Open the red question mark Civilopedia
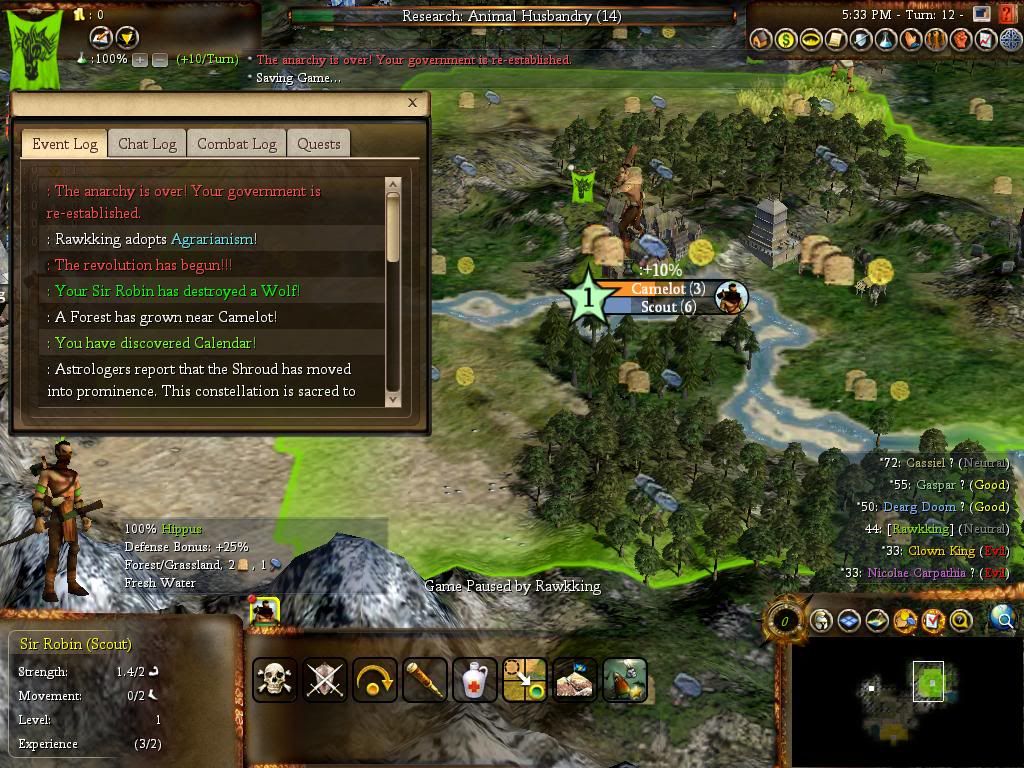This screenshot has width=1024, height=768. coord(1005,183)
